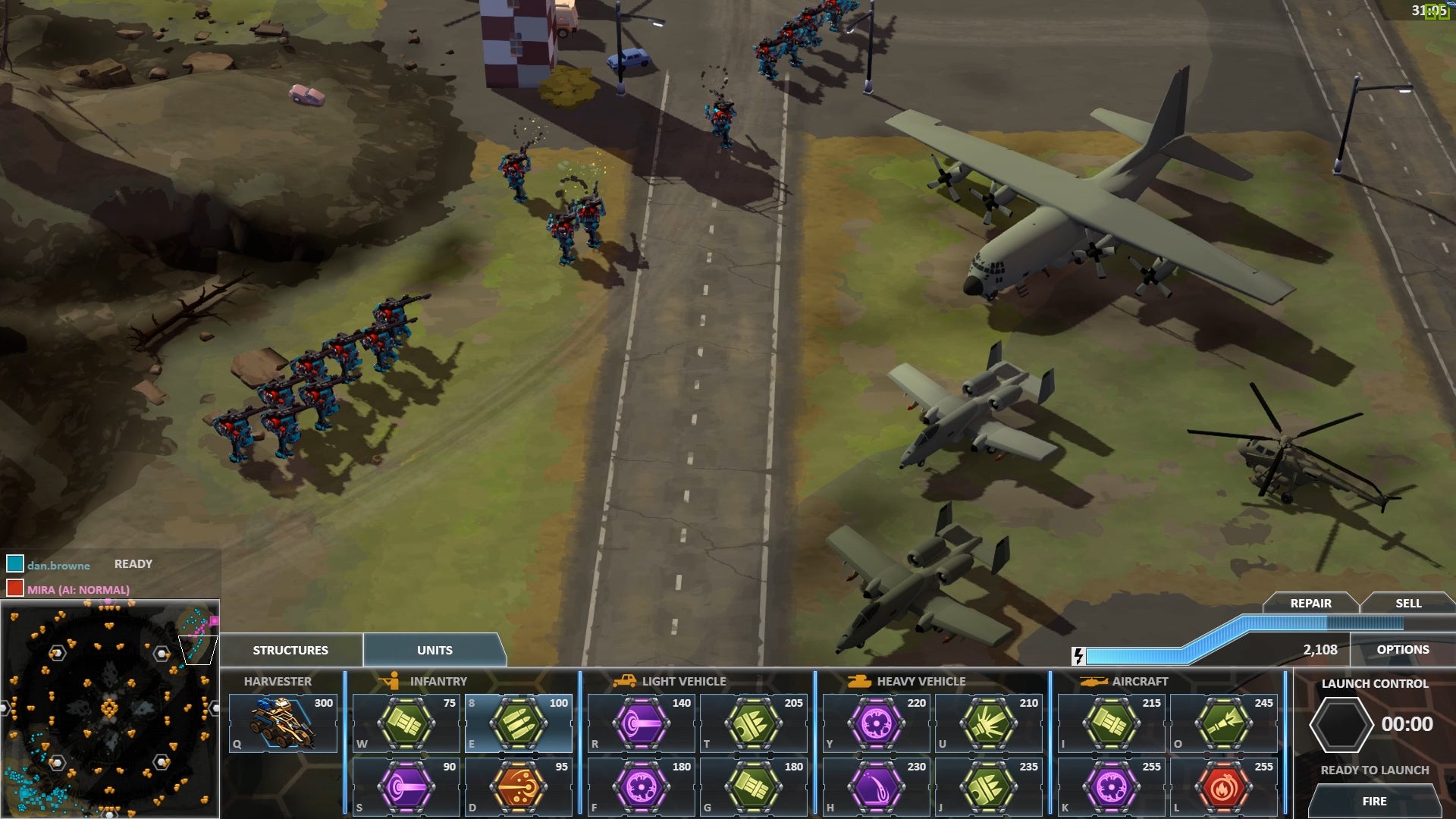The height and width of the screenshot is (819, 1456).
Task: Open the Options menu
Action: [1403, 649]
